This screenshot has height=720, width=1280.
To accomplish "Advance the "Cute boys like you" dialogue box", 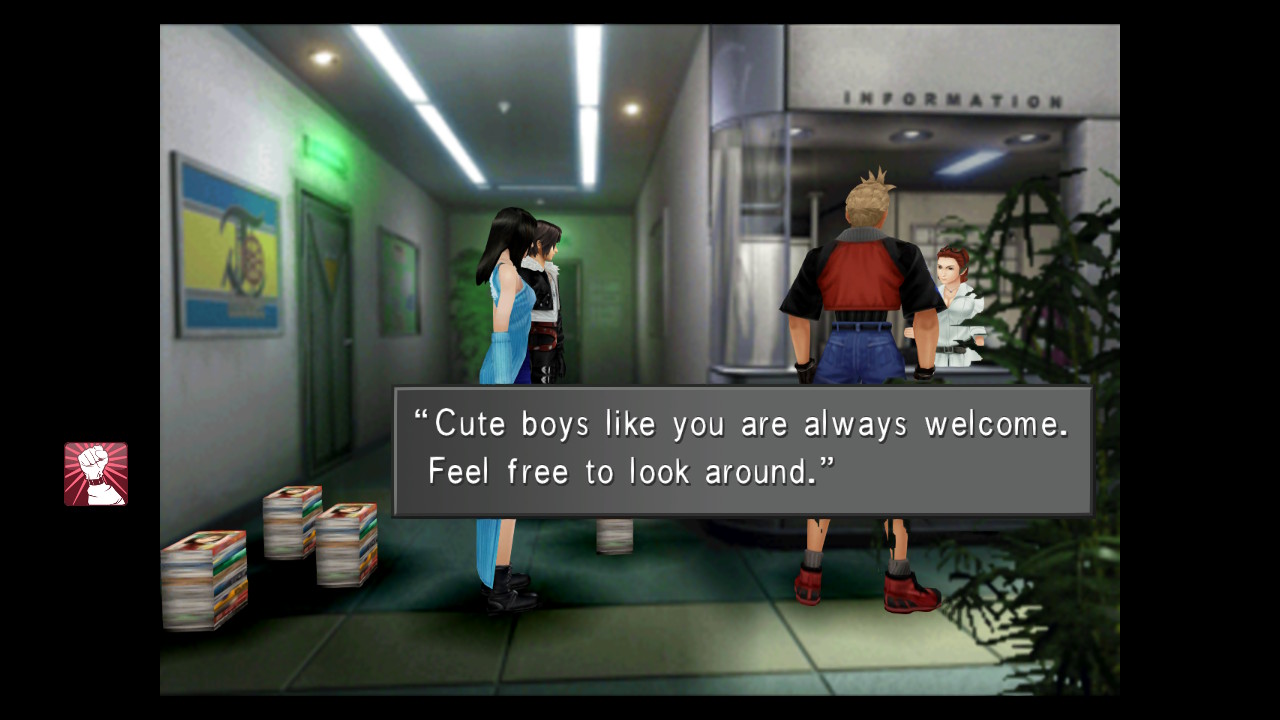I will coord(742,451).
